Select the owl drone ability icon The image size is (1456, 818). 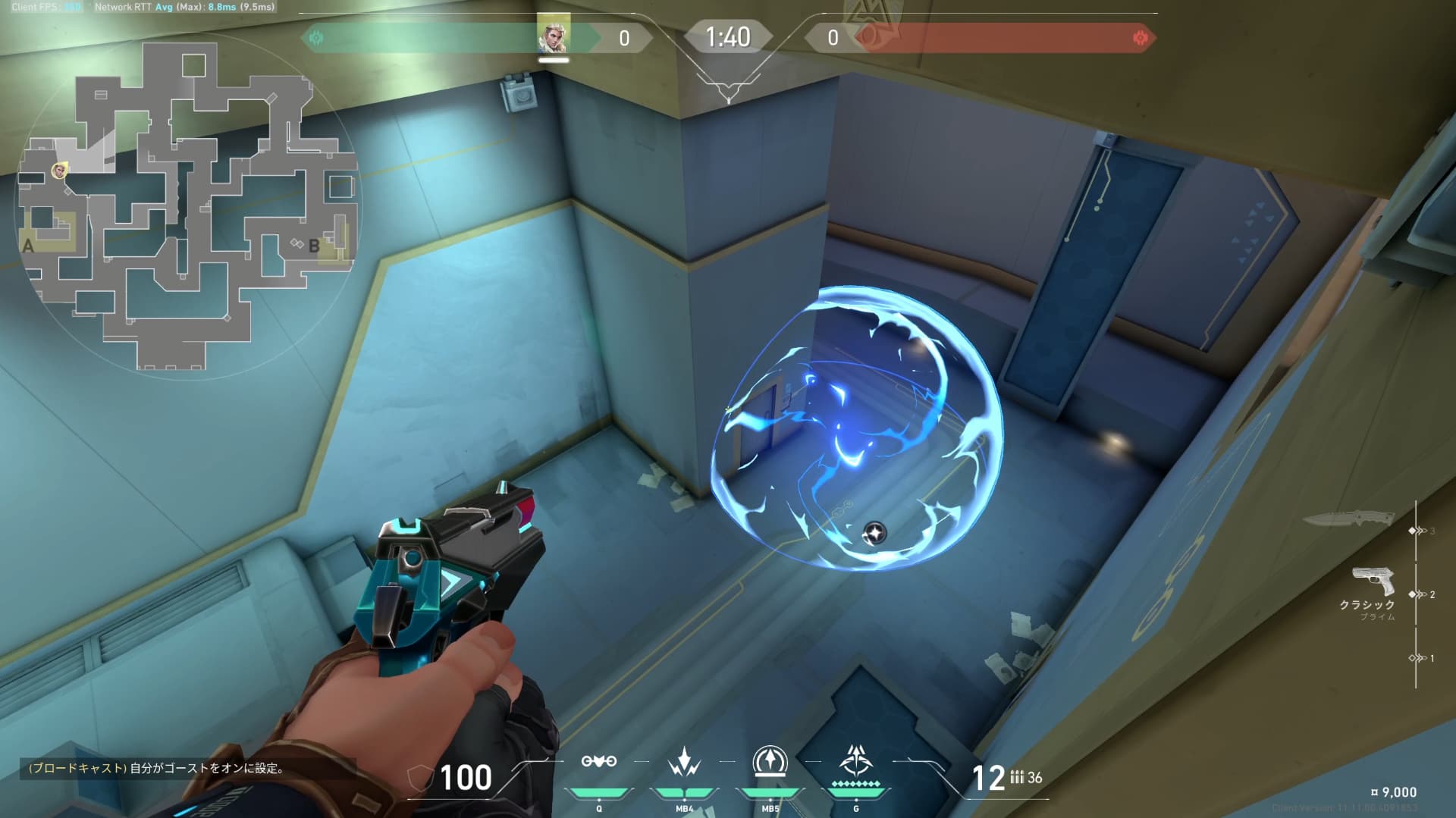tap(598, 761)
